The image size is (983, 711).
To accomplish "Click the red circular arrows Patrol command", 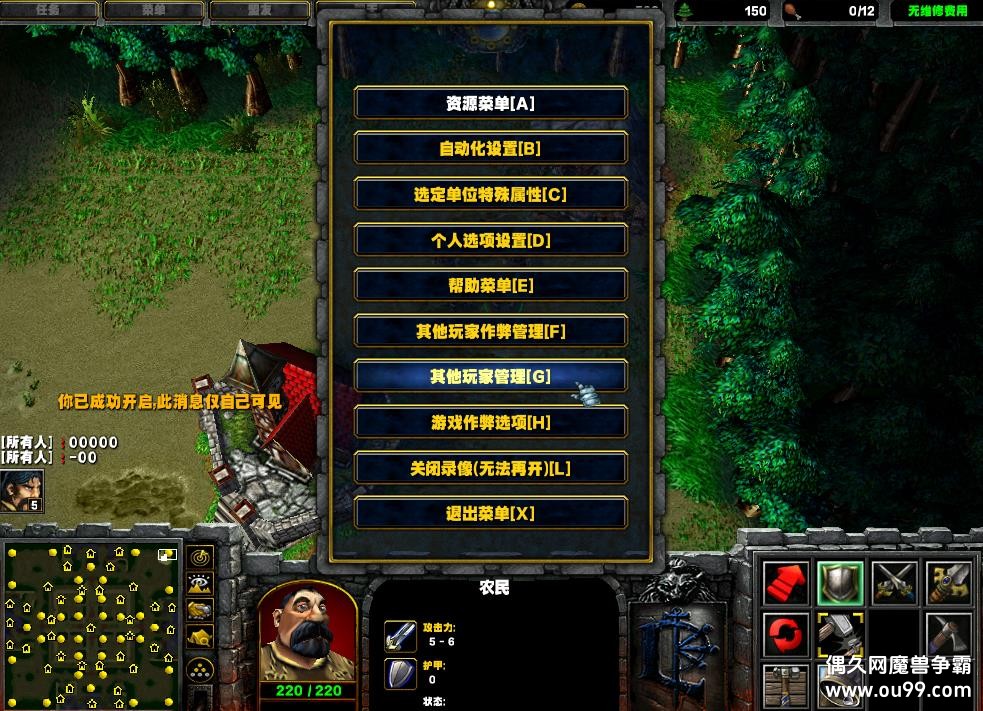I will (786, 635).
